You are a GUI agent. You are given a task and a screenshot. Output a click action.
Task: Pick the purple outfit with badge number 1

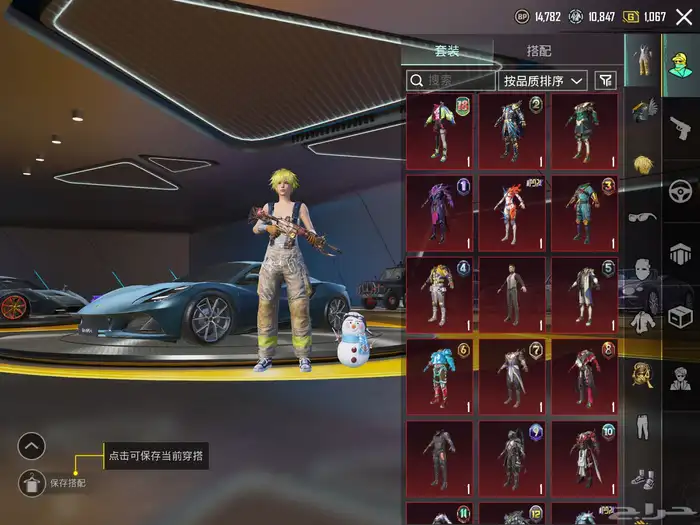click(440, 212)
